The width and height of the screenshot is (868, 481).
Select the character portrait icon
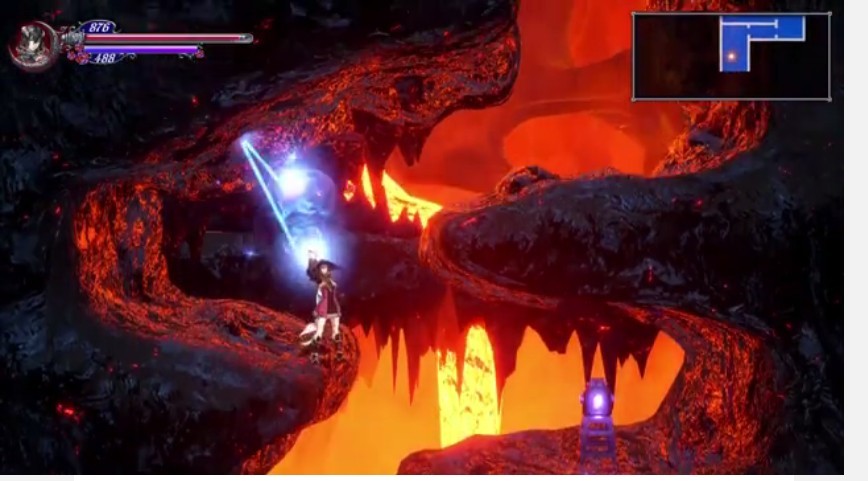tap(31, 43)
